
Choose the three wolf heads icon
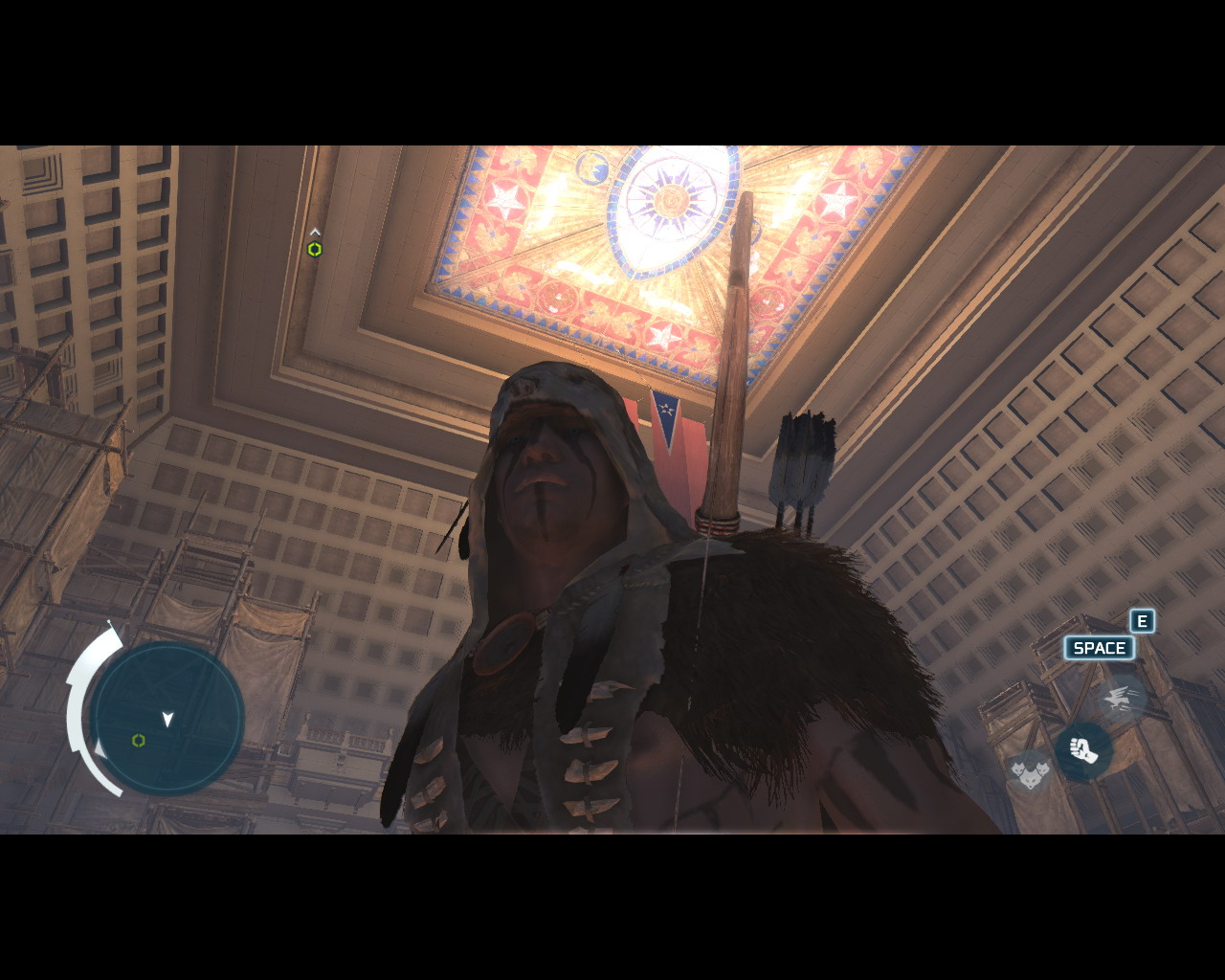click(1029, 769)
